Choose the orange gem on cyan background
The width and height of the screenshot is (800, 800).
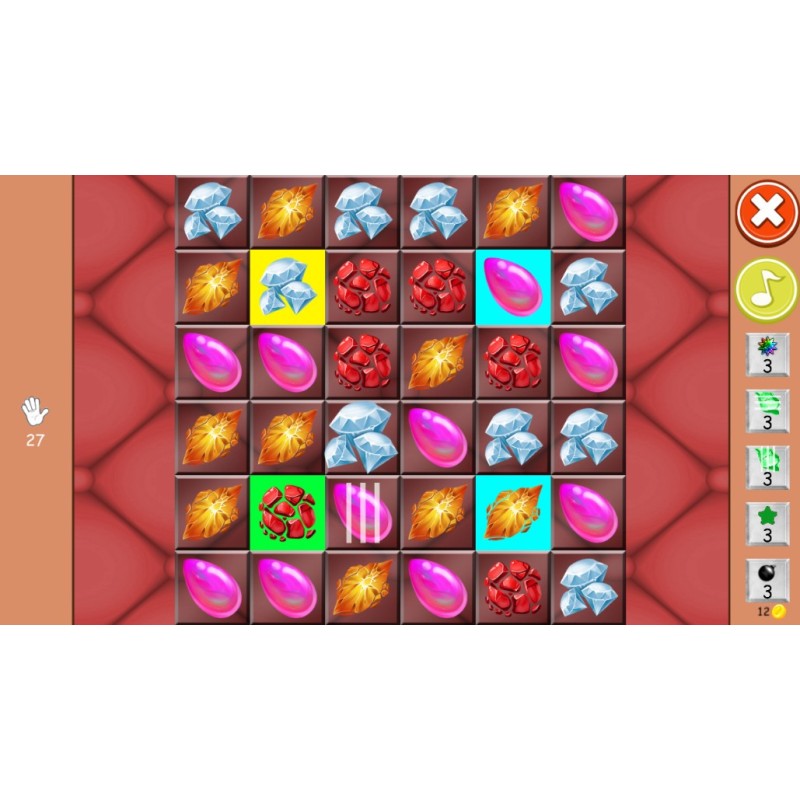[512, 512]
